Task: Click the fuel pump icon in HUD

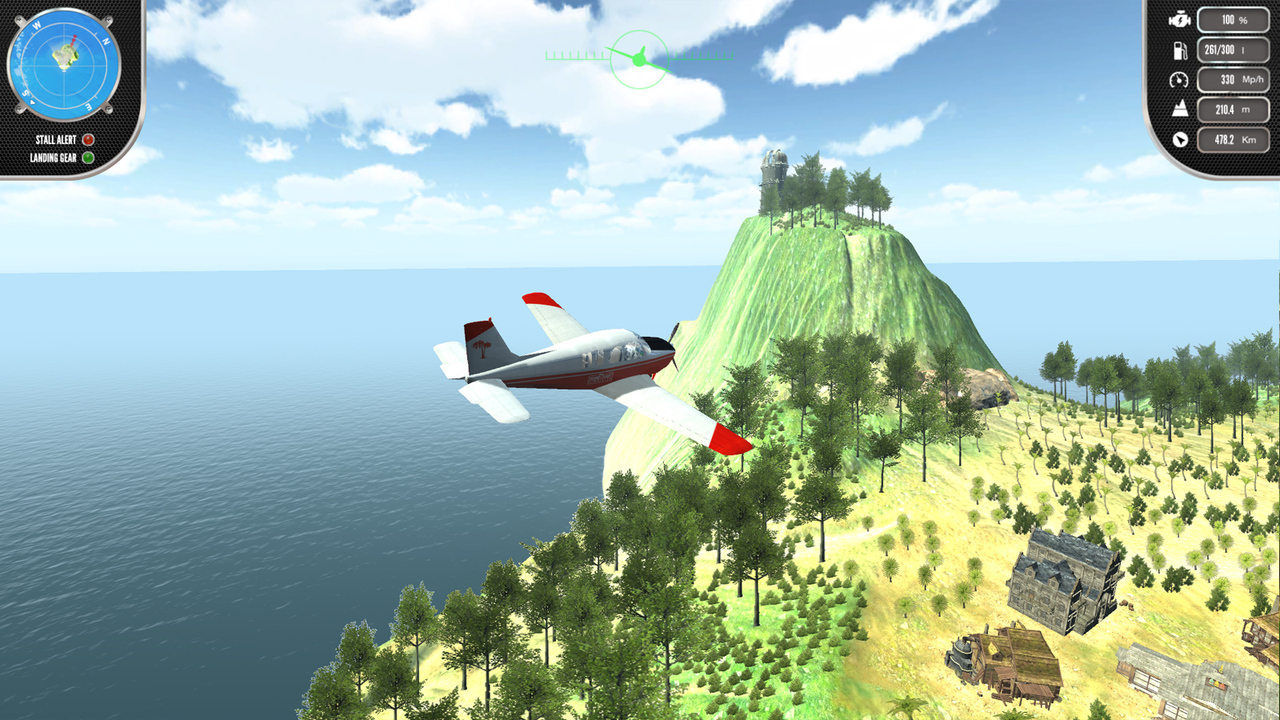Action: pyautogui.click(x=1180, y=50)
